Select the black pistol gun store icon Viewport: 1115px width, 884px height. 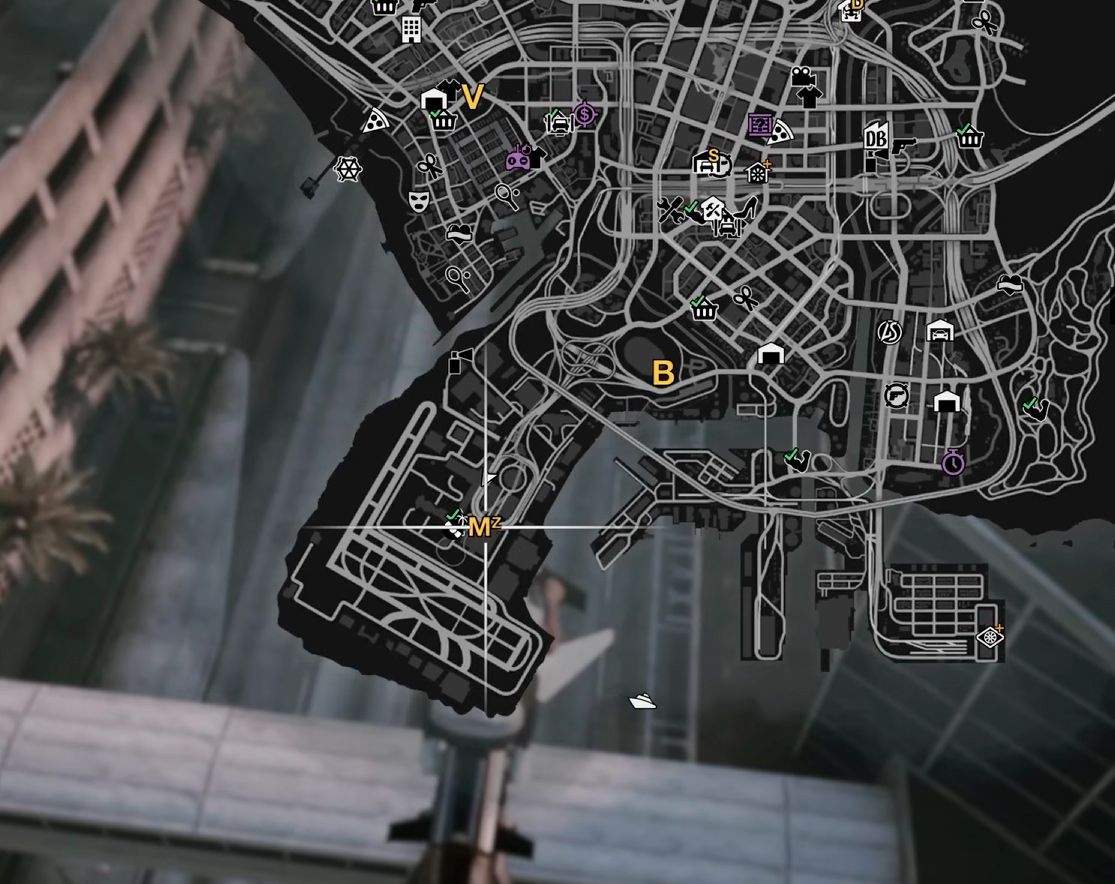(x=904, y=146)
